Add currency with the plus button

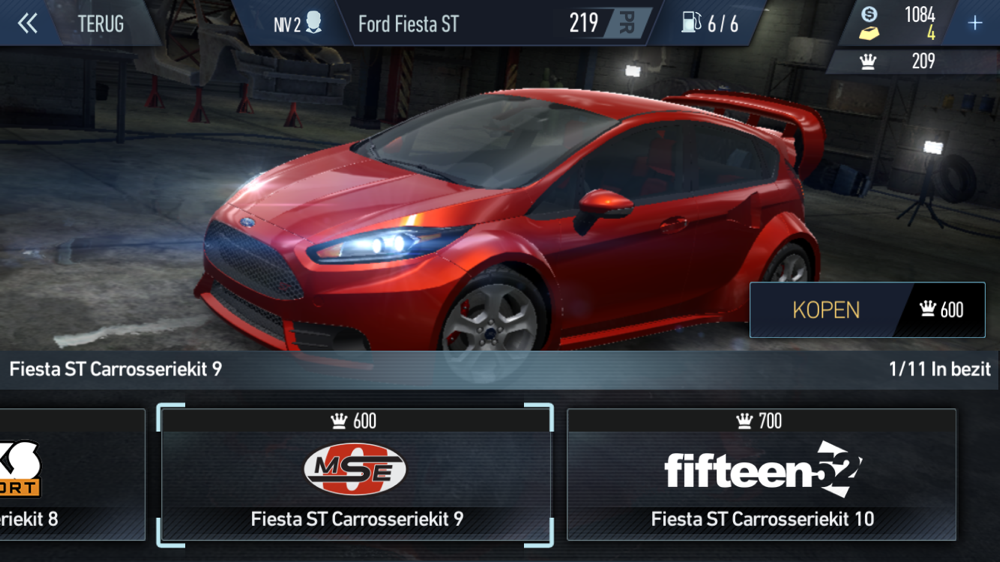[x=975, y=23]
